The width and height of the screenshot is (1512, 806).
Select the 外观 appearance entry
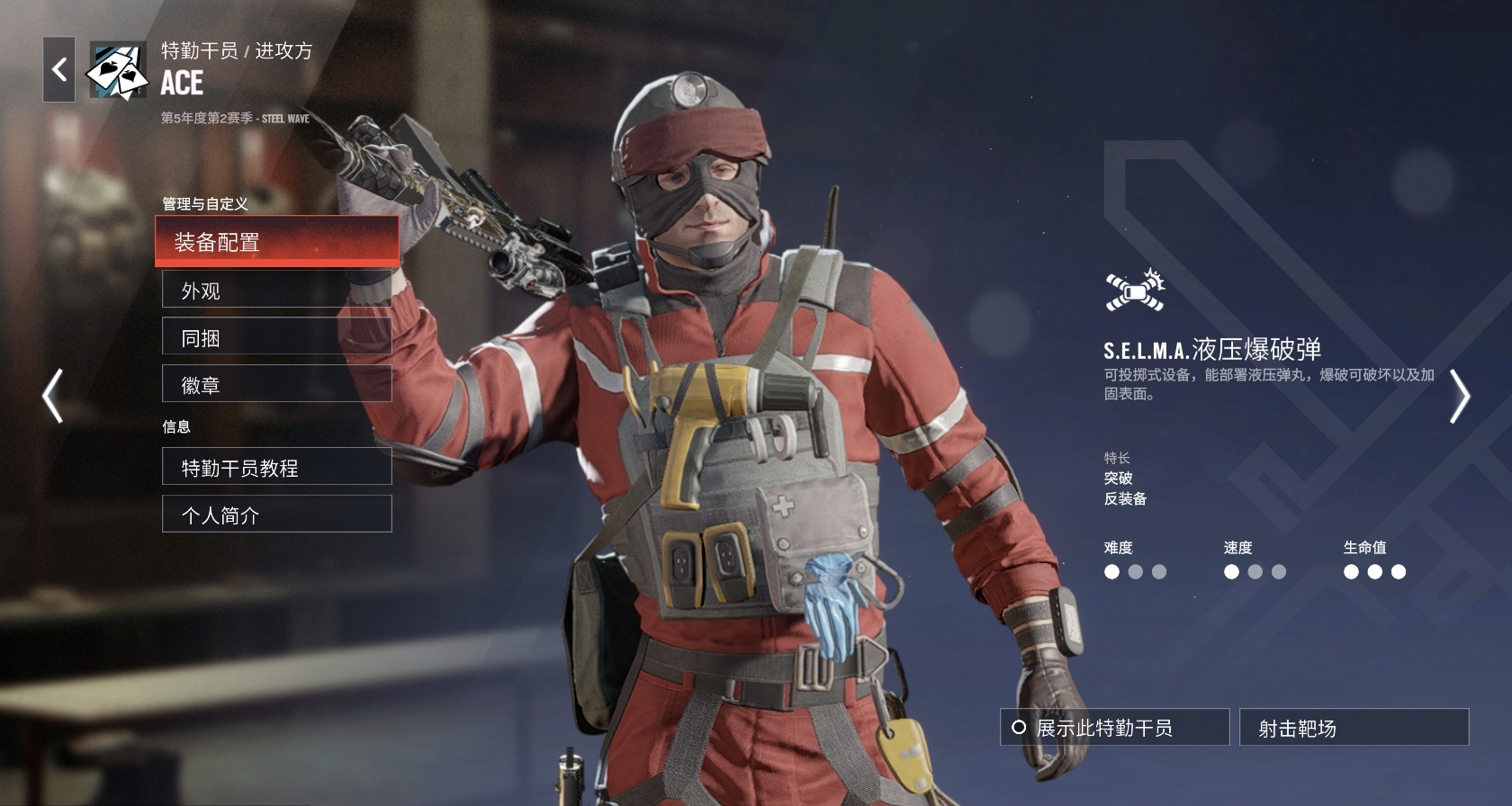coord(276,291)
